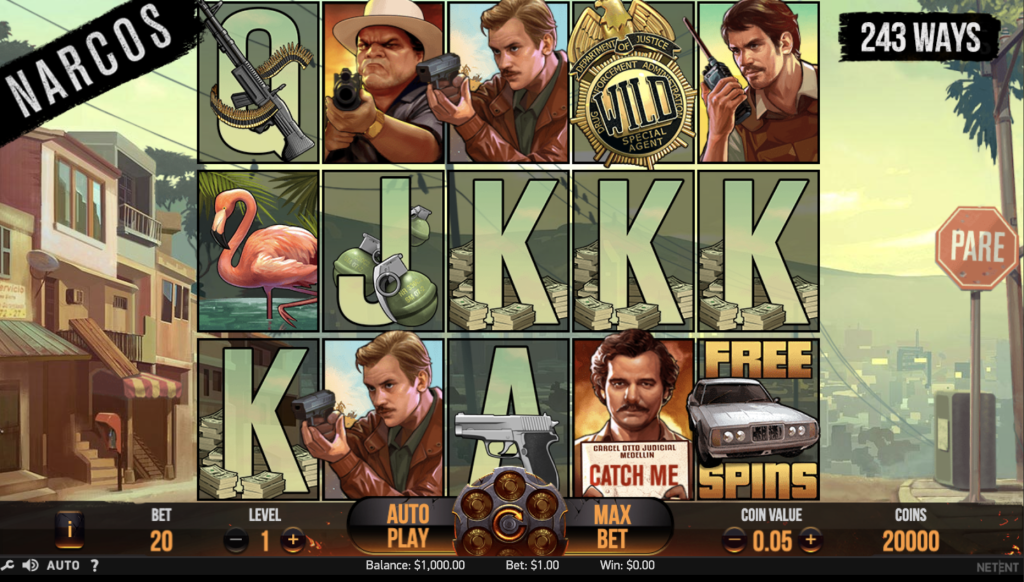Increase the bet level
This screenshot has height=582, width=1024.
[x=293, y=541]
